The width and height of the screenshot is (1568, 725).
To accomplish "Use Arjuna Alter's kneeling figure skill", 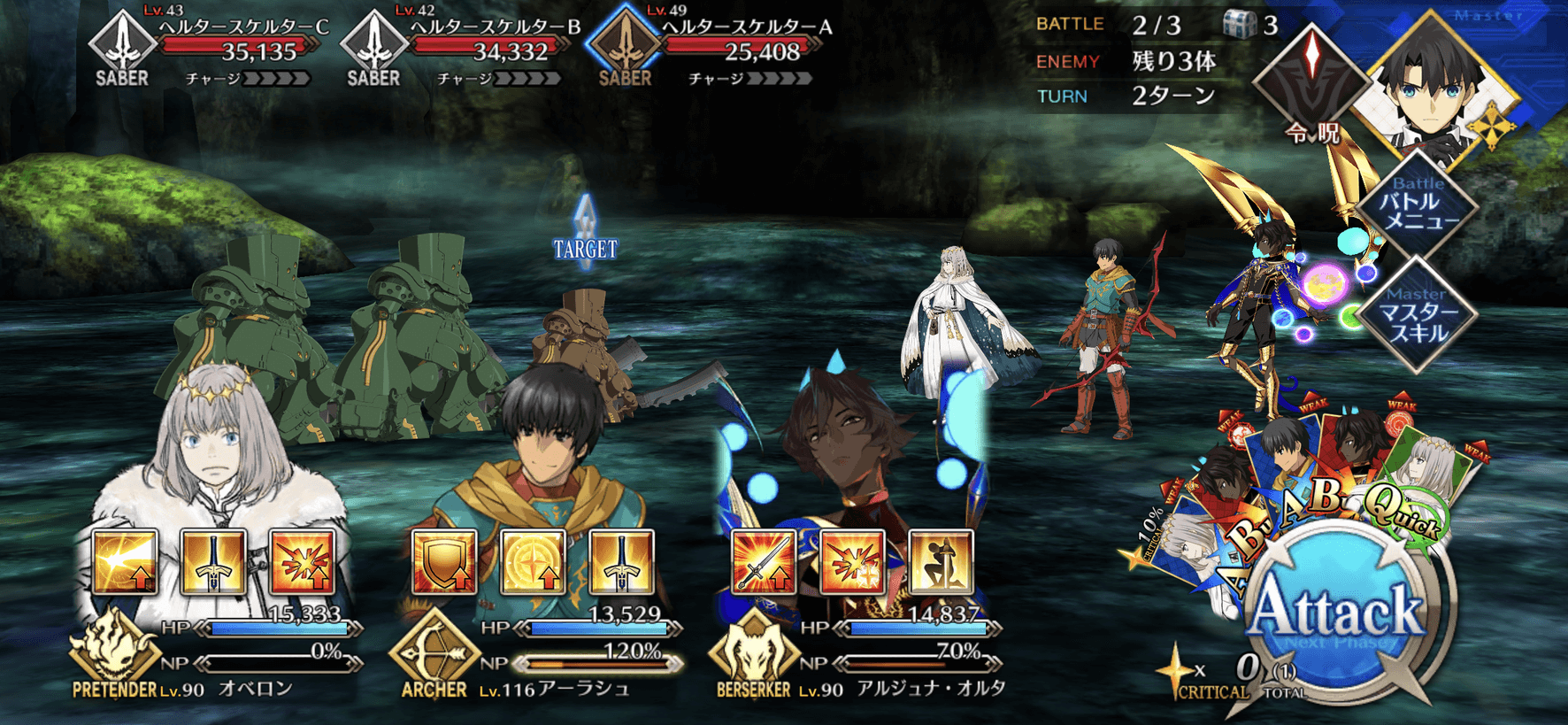I will (x=941, y=562).
